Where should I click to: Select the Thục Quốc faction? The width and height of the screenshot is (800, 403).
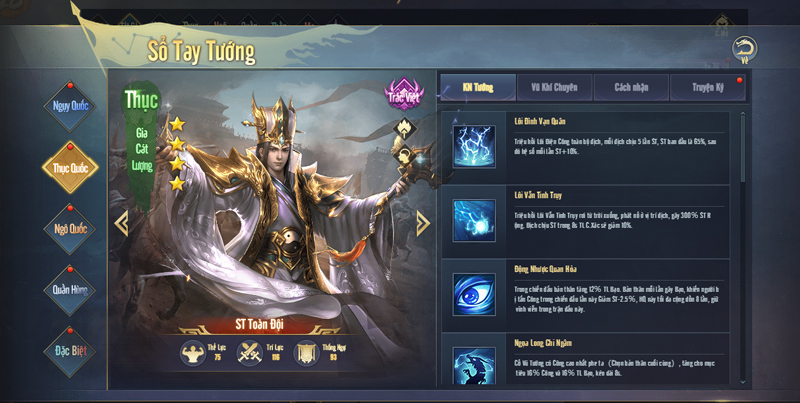click(x=70, y=167)
